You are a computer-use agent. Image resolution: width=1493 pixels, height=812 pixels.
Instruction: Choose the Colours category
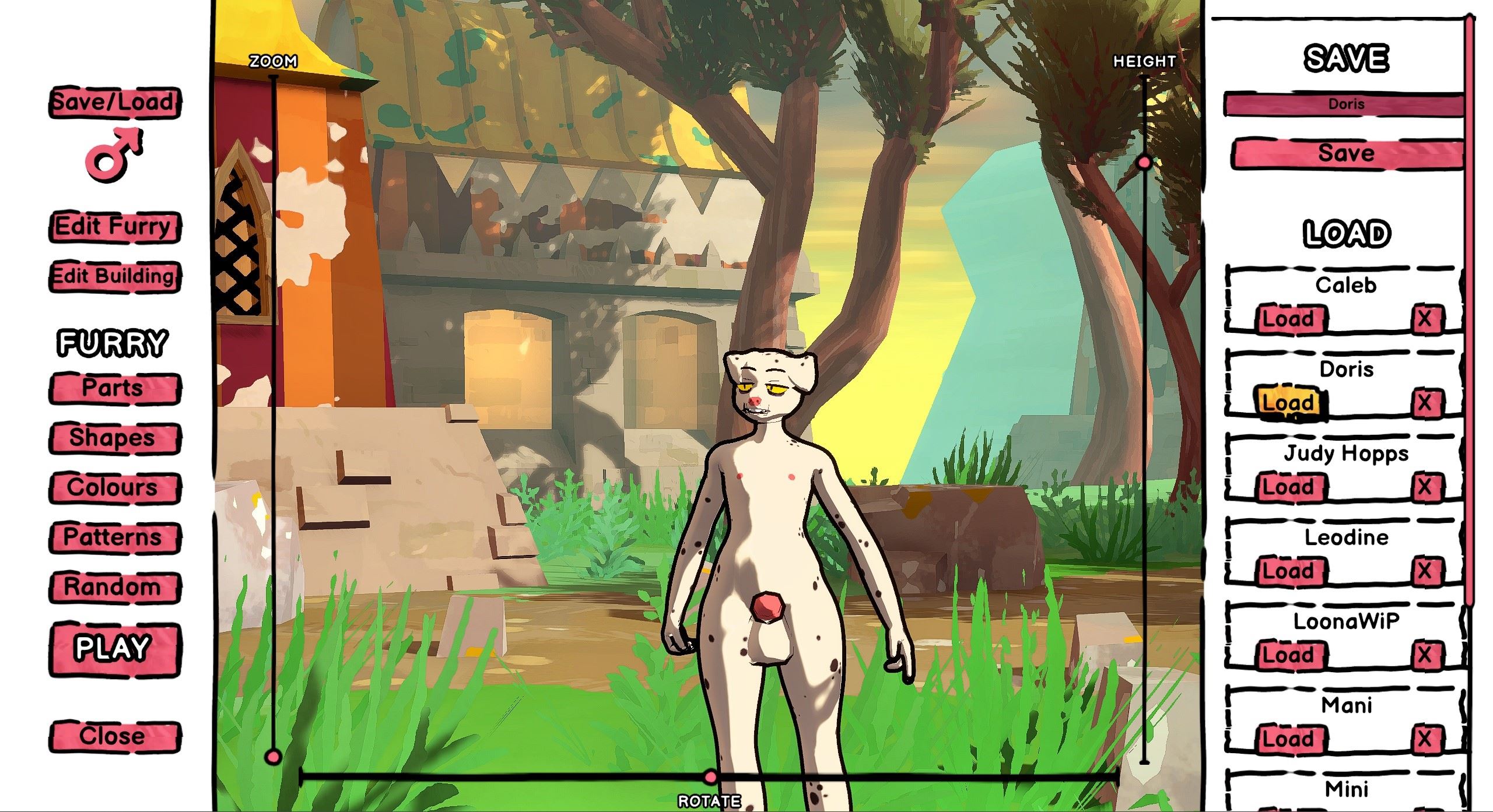(x=114, y=488)
